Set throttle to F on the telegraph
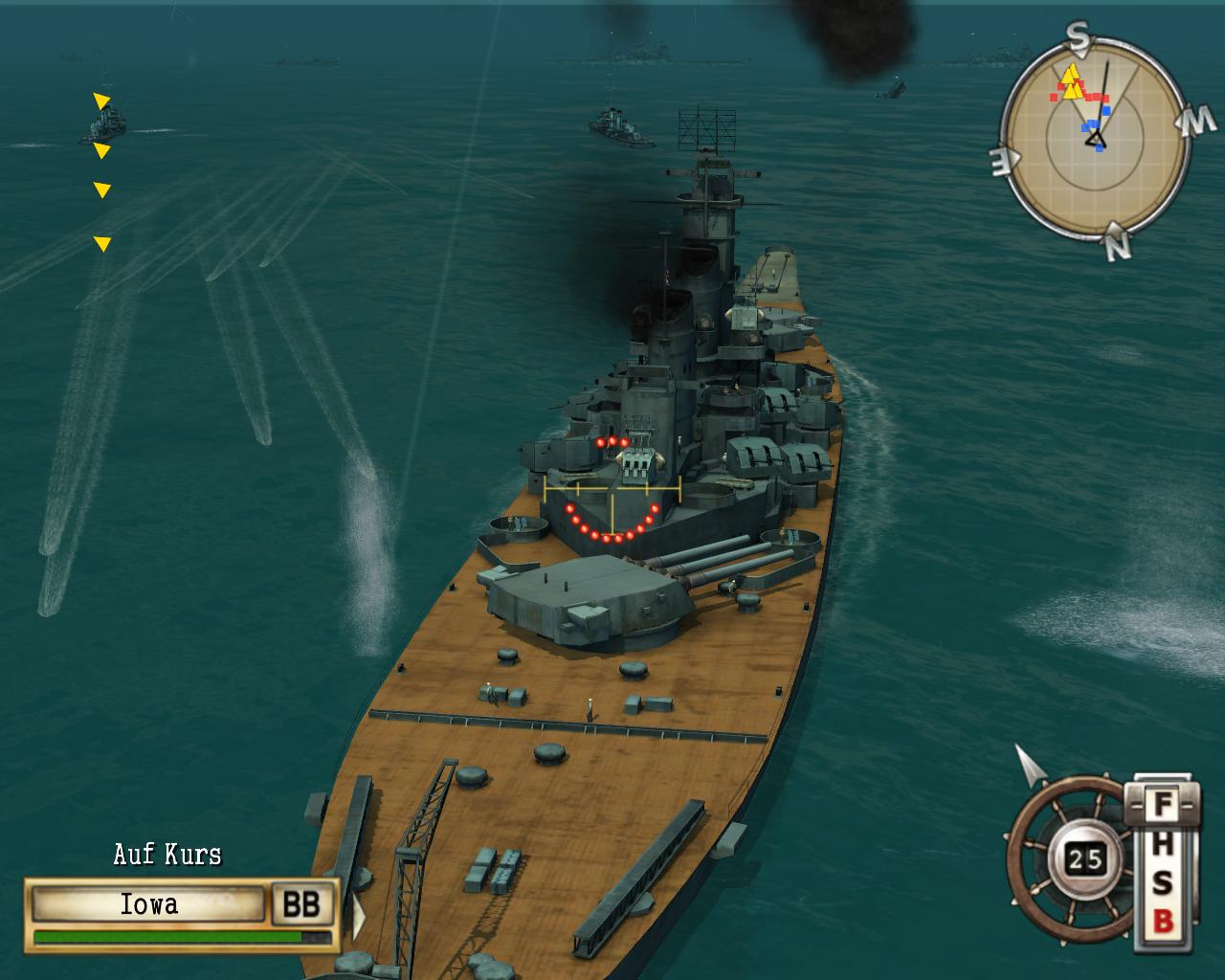This screenshot has height=980, width=1225. tap(1162, 804)
